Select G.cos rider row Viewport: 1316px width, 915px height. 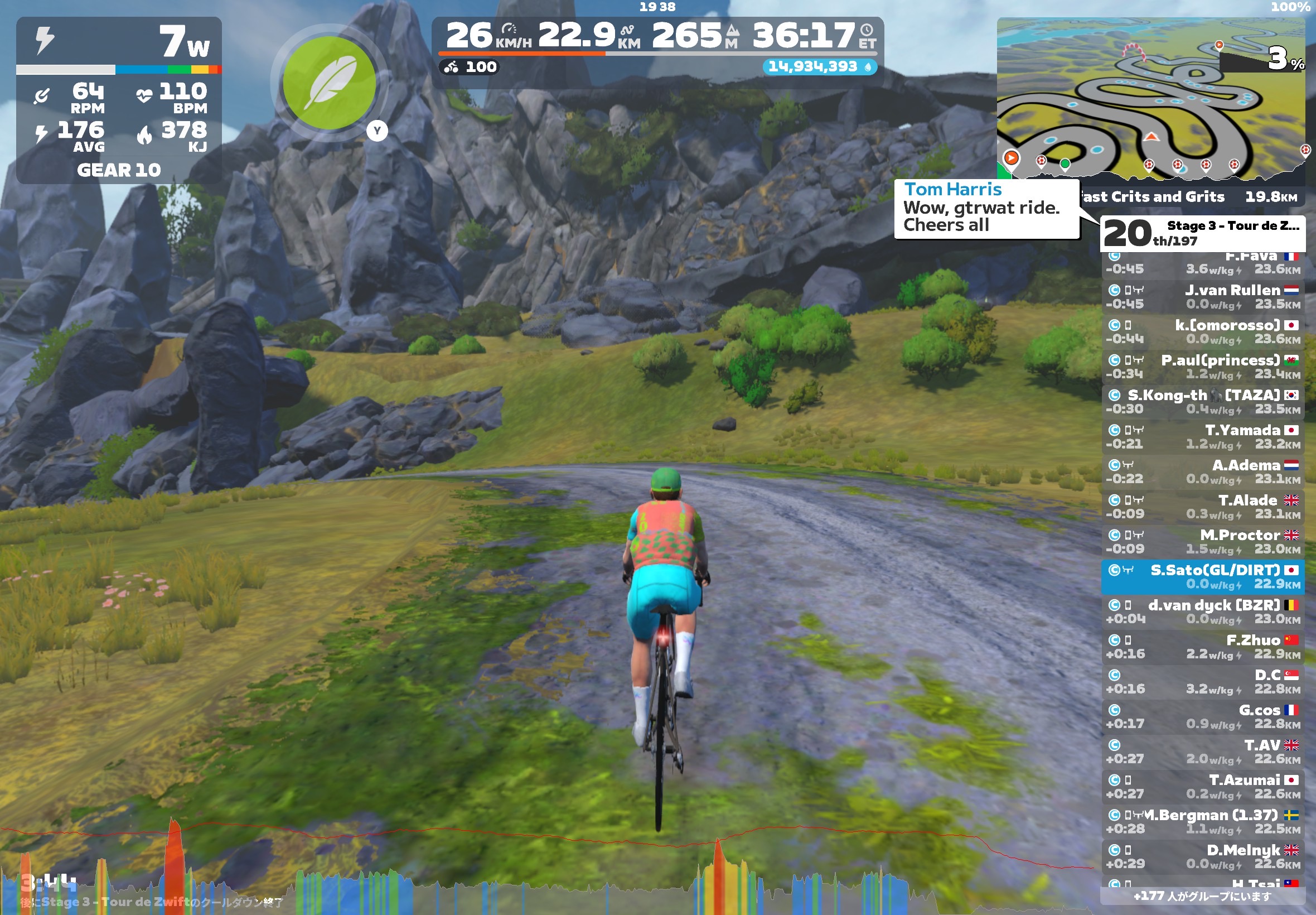1203,716
